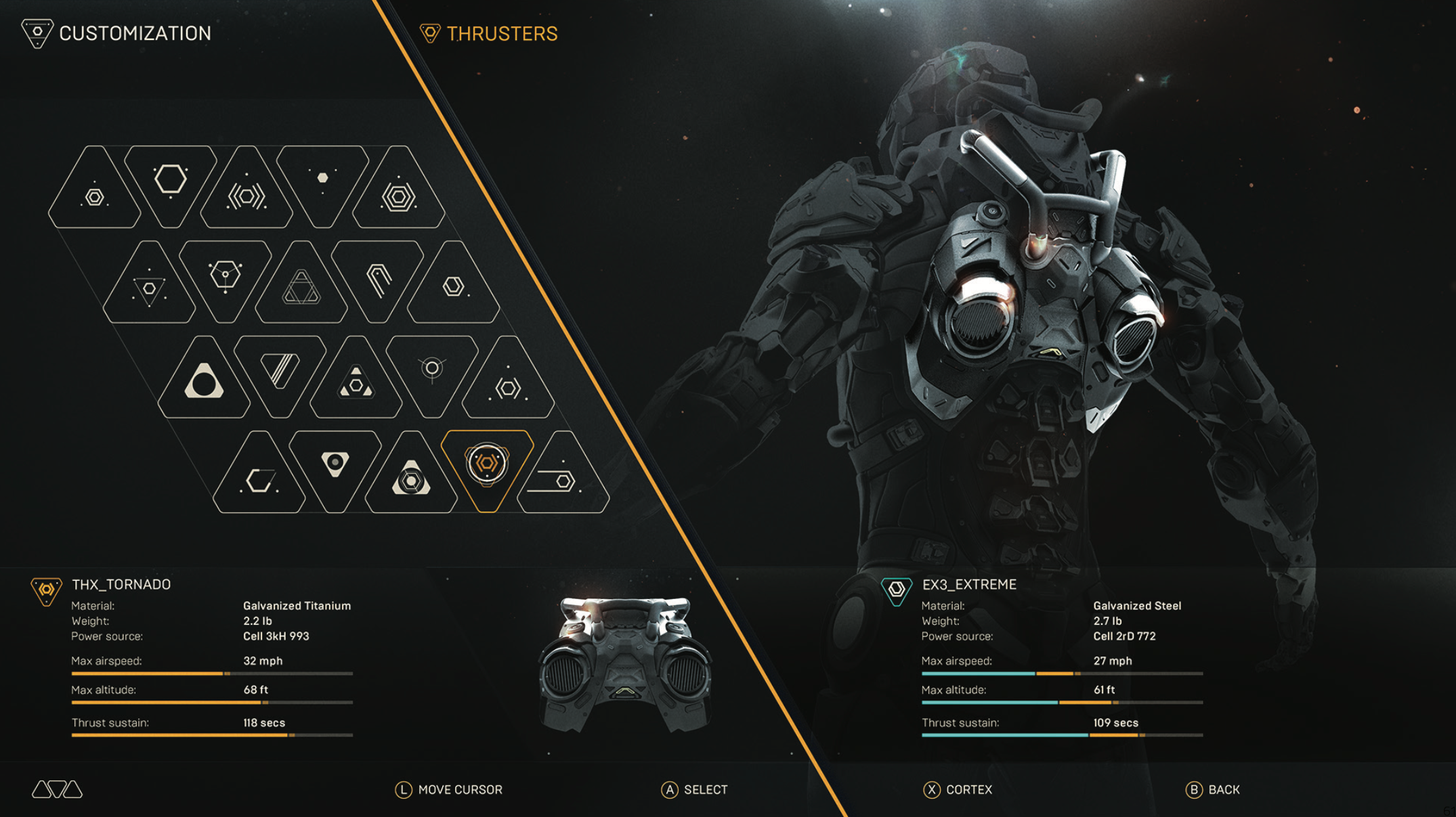The width and height of the screenshot is (1456, 817).
Task: Pick the concentric hexagons thruster tile
Action: coord(398,194)
